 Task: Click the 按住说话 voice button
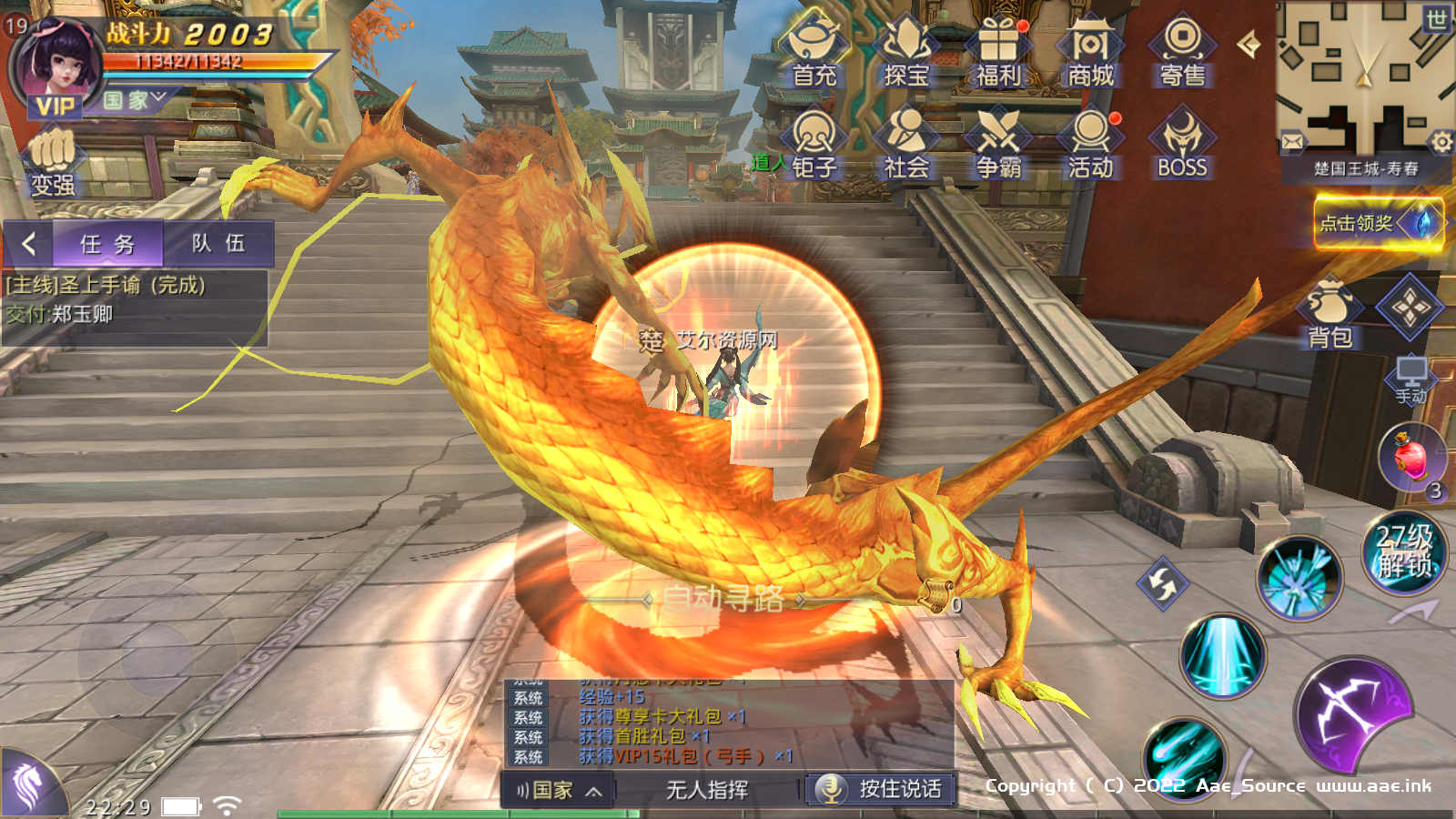click(881, 789)
